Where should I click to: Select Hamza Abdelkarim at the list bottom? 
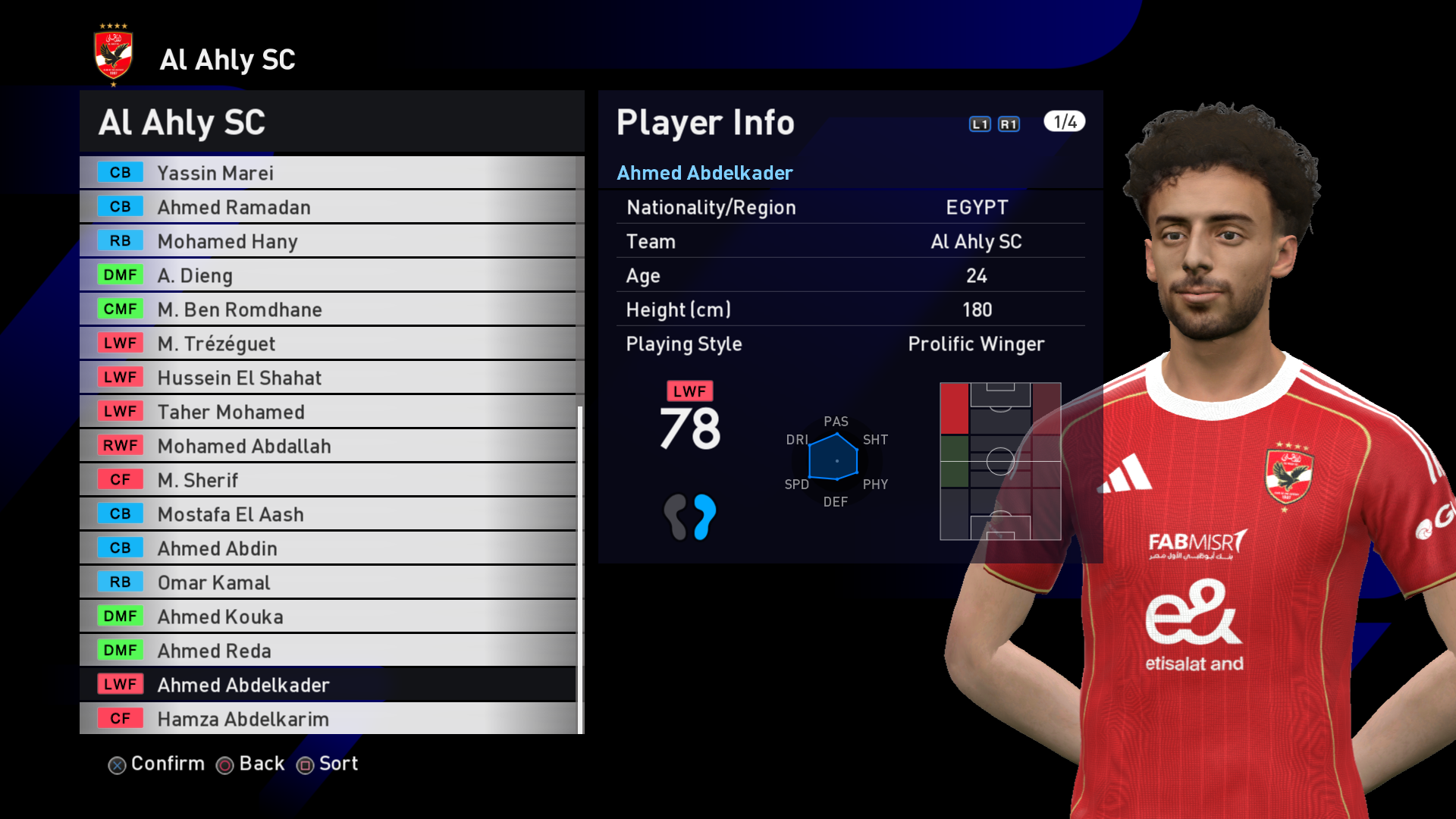coord(328,719)
